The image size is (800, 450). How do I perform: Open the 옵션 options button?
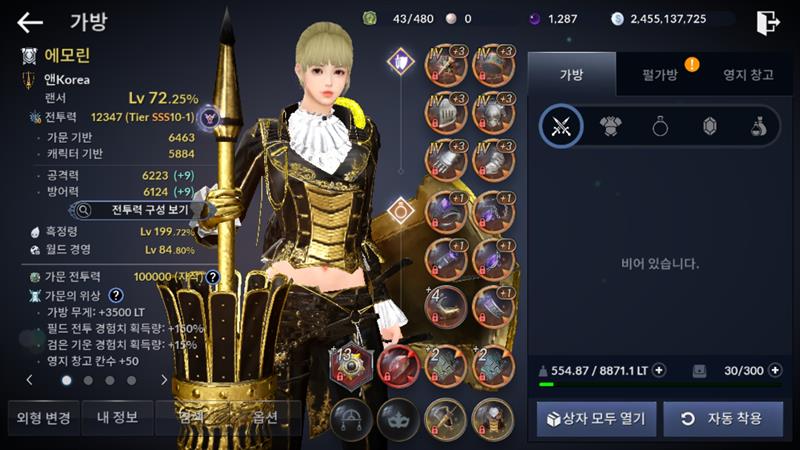pos(265,417)
